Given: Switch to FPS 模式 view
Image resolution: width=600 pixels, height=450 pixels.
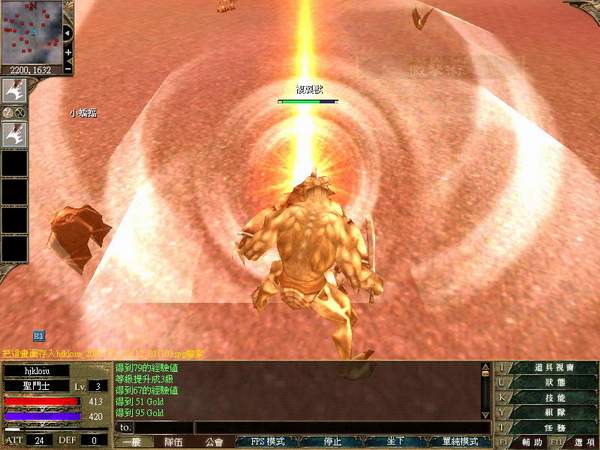Looking at the screenshot, I should pos(267,441).
